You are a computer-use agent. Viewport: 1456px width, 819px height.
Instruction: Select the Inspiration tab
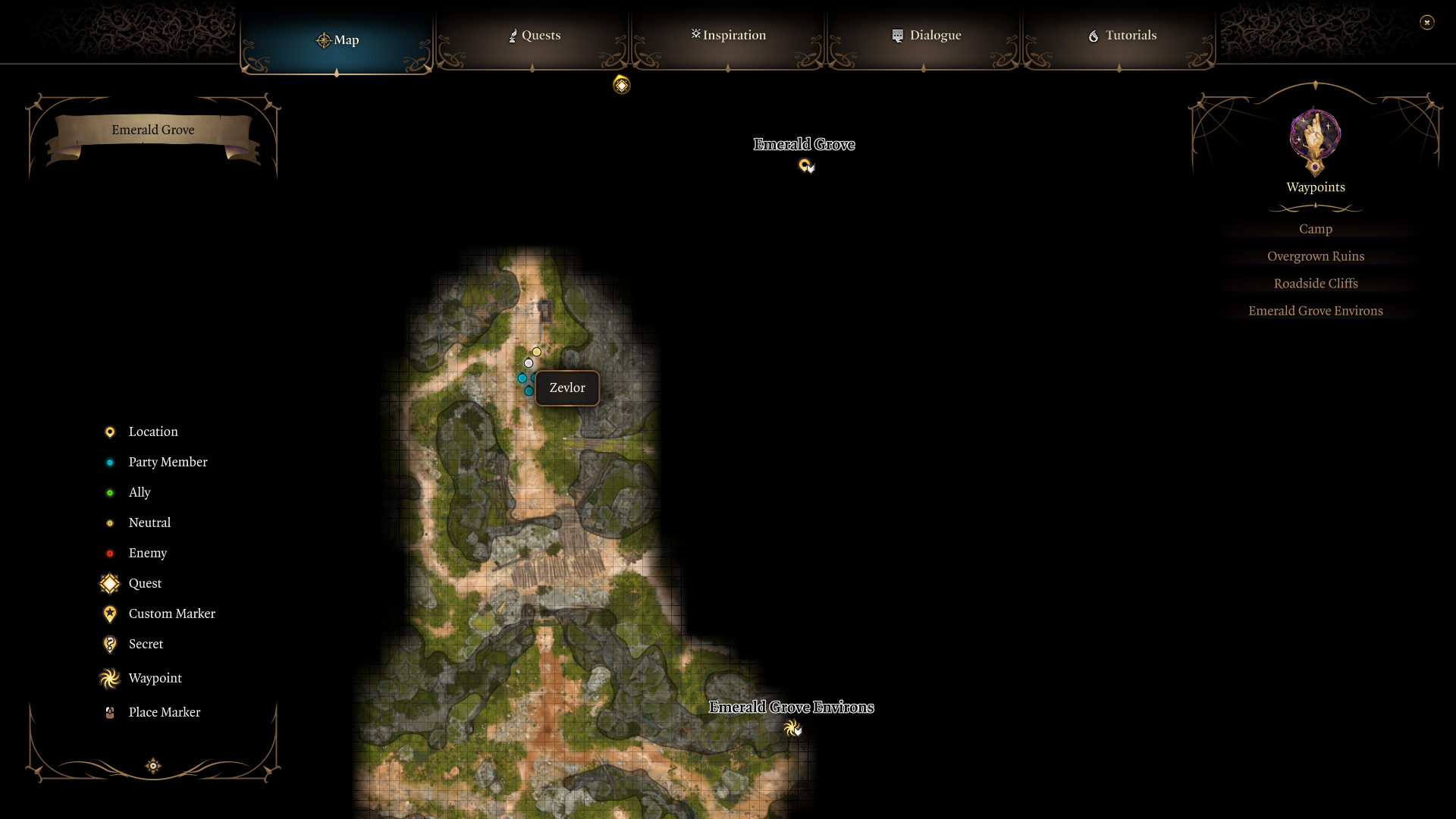pos(727,35)
